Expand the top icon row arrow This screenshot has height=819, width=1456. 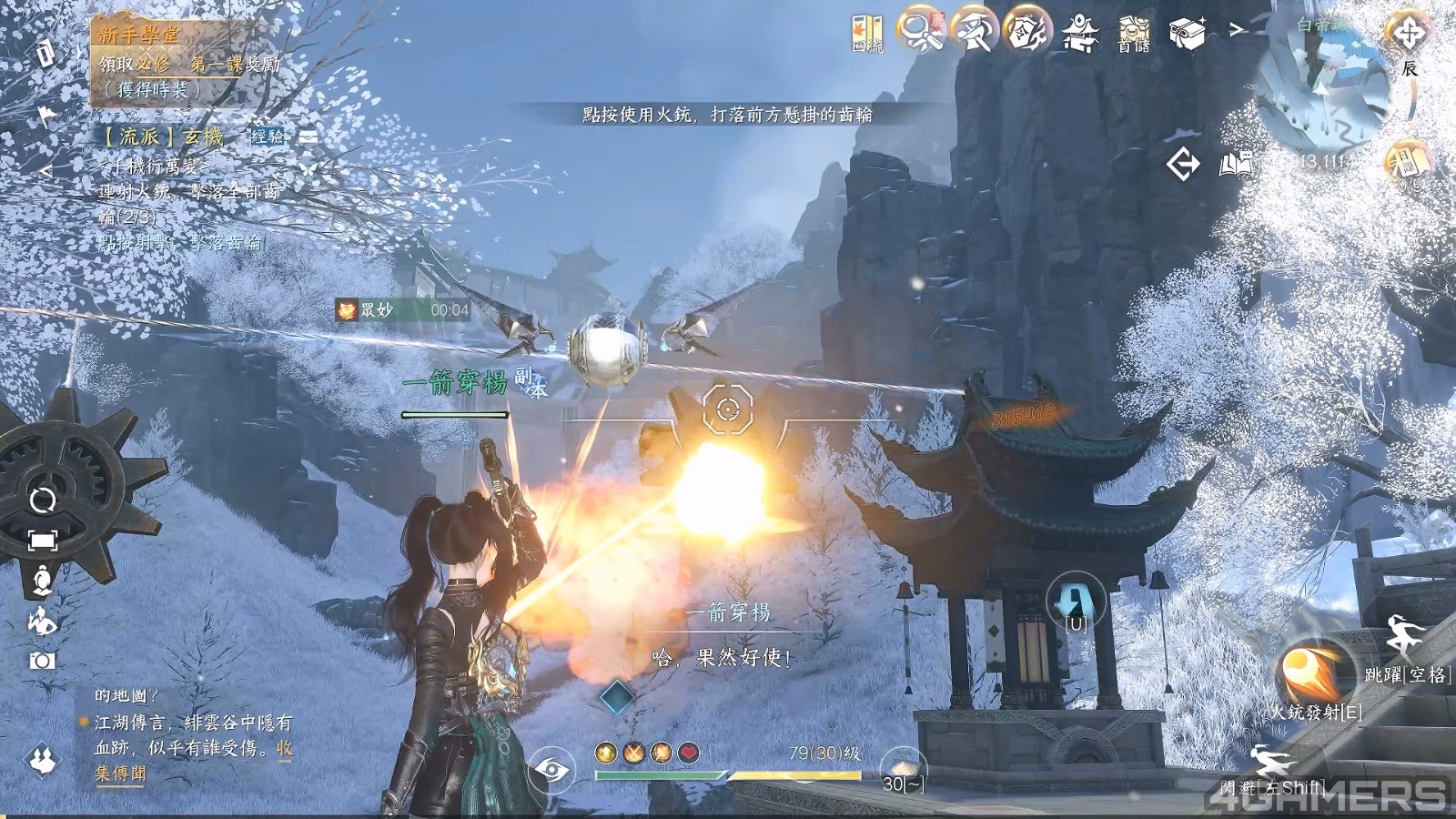[1237, 30]
